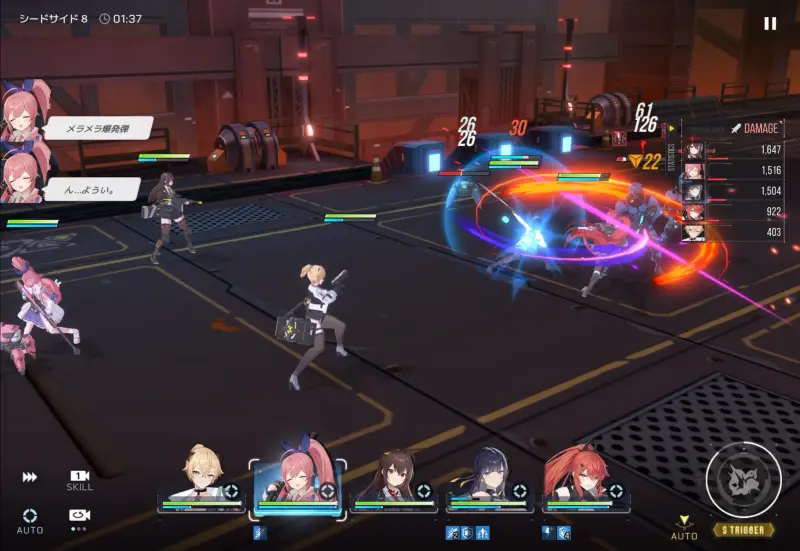Switch the camera view mode
Viewport: 800px width, 551px height.
click(x=80, y=517)
